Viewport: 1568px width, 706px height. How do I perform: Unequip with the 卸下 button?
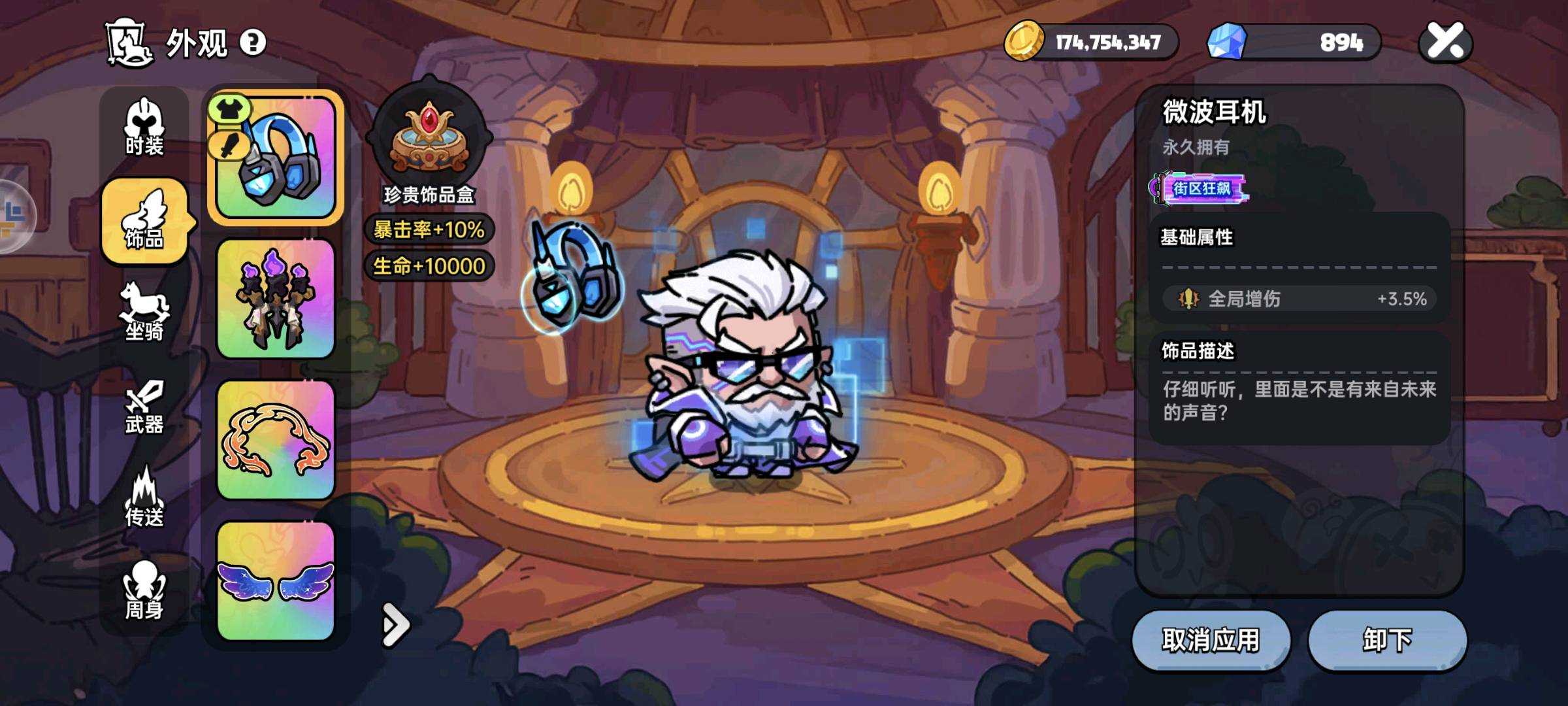pyautogui.click(x=1387, y=640)
